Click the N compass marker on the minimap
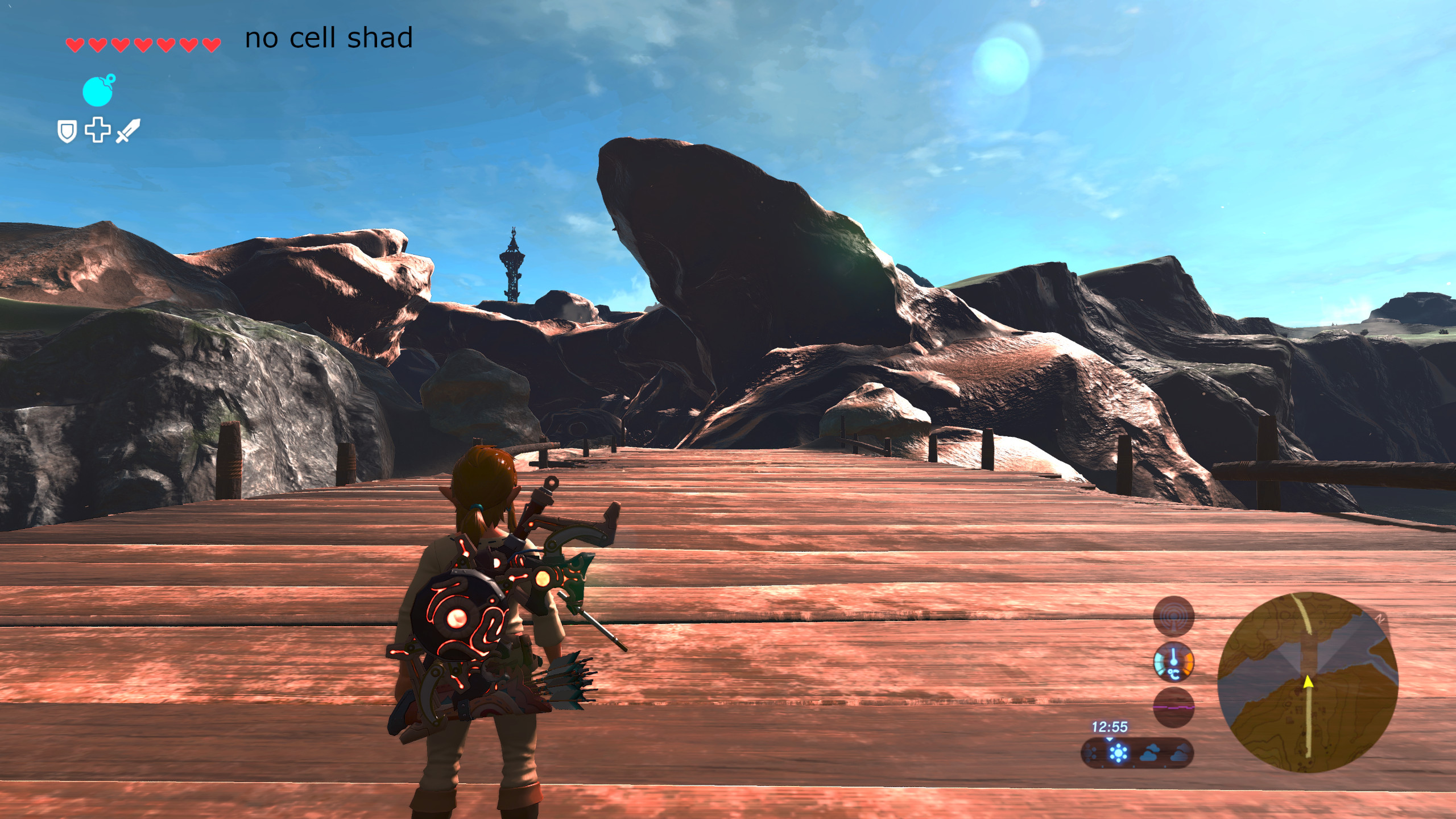Image resolution: width=1456 pixels, height=819 pixels. 1381,617
